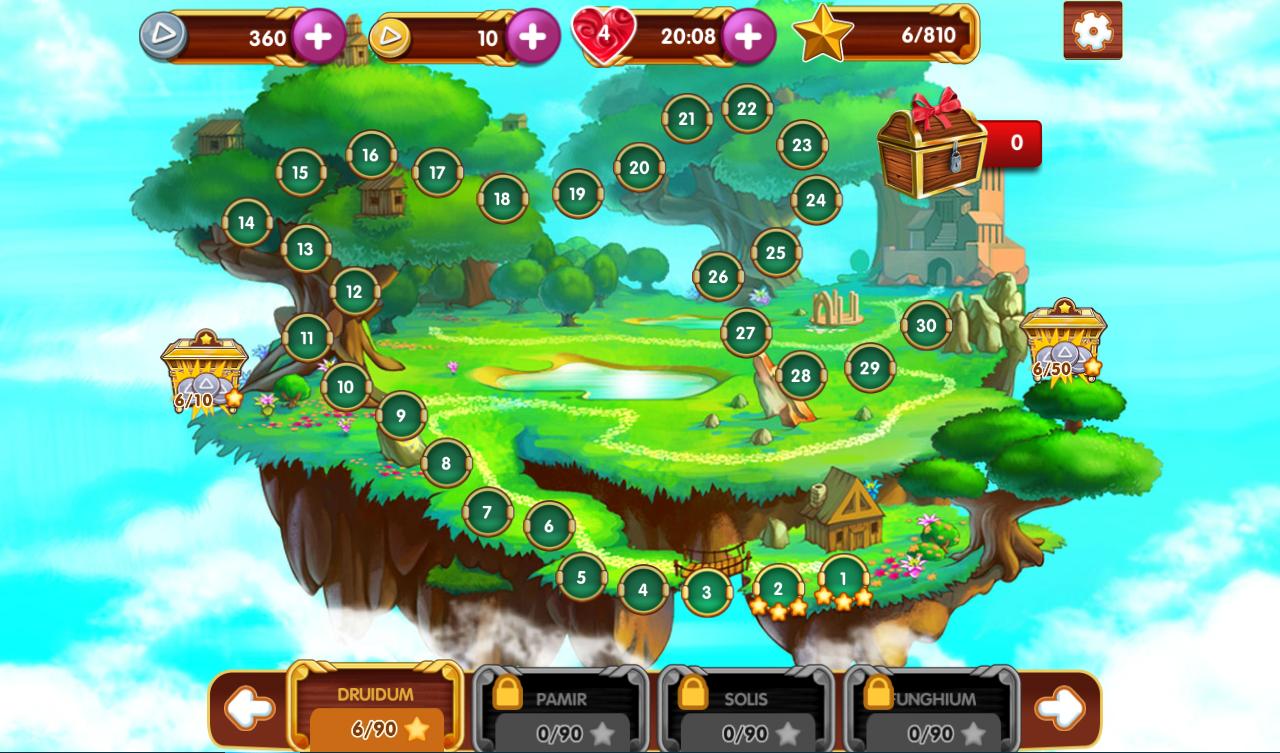Open level 30 on the map
The width and height of the screenshot is (1280, 753).
(926, 325)
